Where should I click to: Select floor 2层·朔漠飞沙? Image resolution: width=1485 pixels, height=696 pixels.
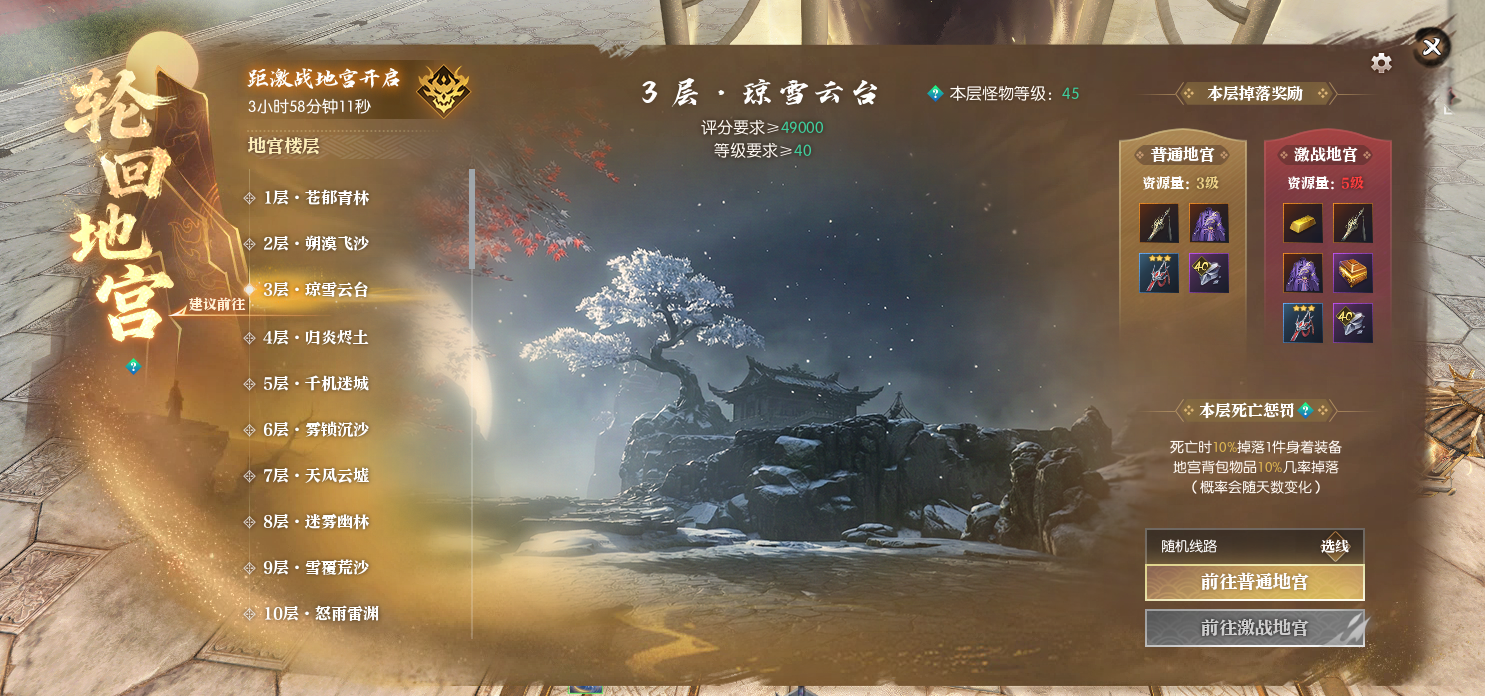(x=316, y=244)
